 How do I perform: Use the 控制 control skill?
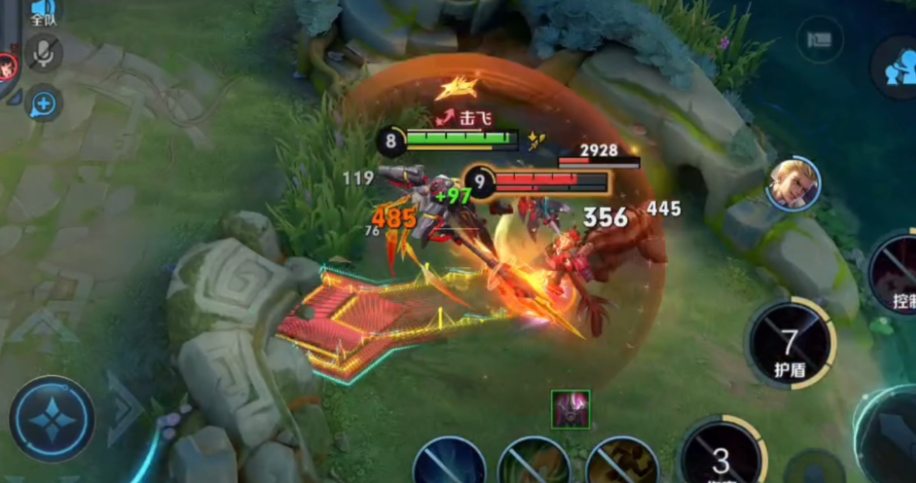(897, 275)
